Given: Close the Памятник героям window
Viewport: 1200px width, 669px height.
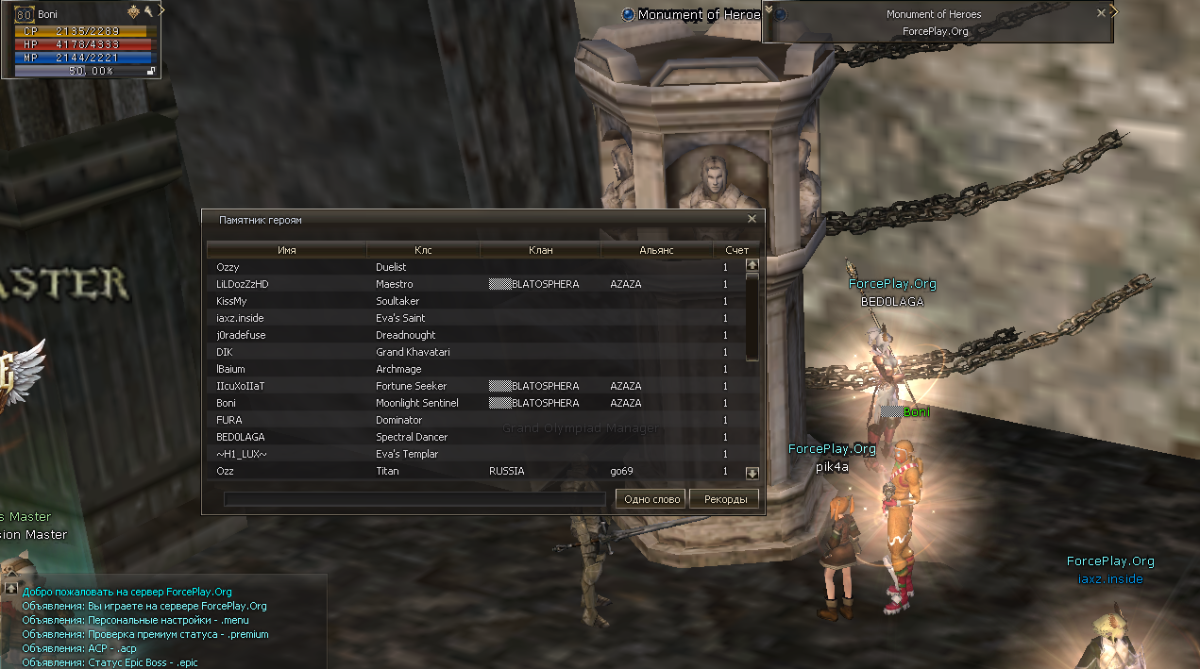Looking at the screenshot, I should [752, 219].
